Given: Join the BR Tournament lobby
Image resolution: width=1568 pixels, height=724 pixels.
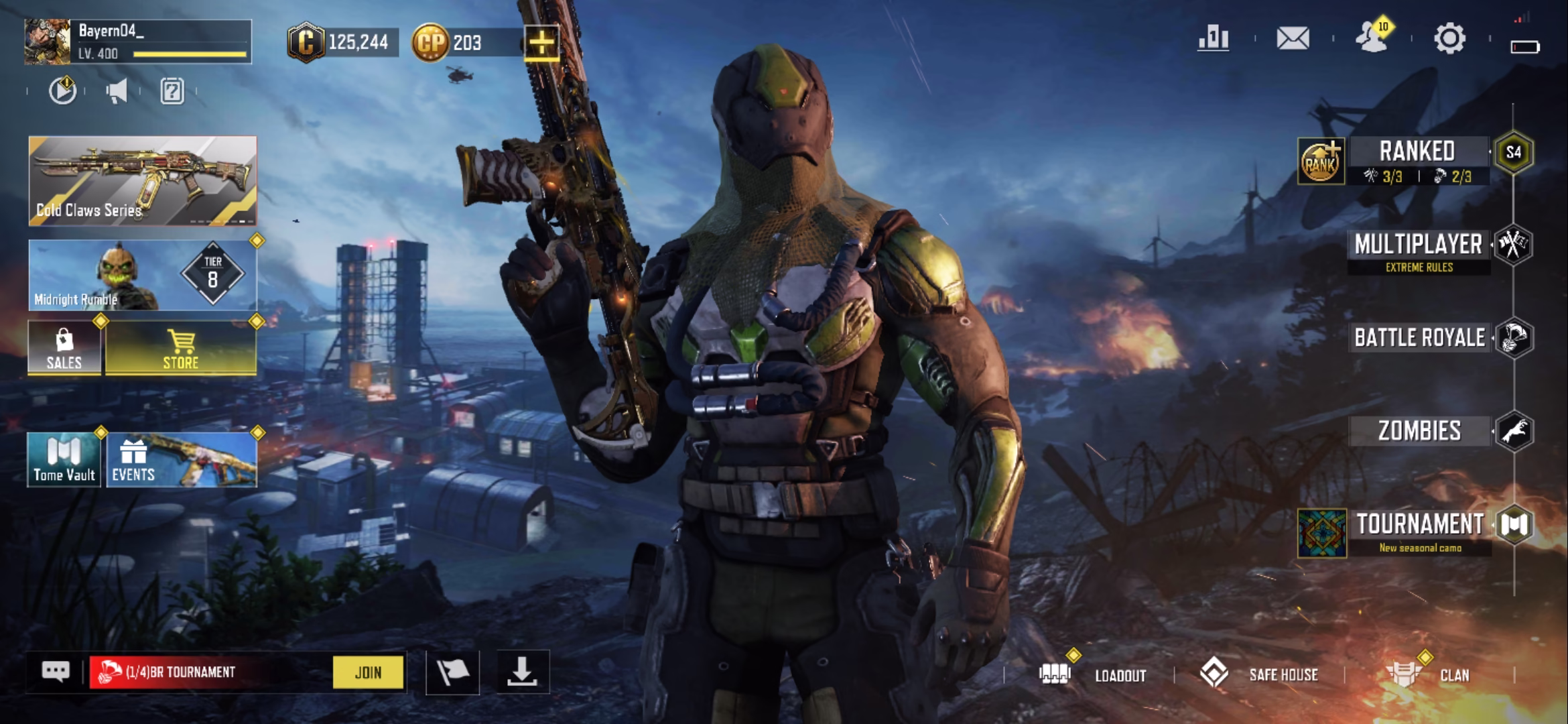Looking at the screenshot, I should pos(368,672).
